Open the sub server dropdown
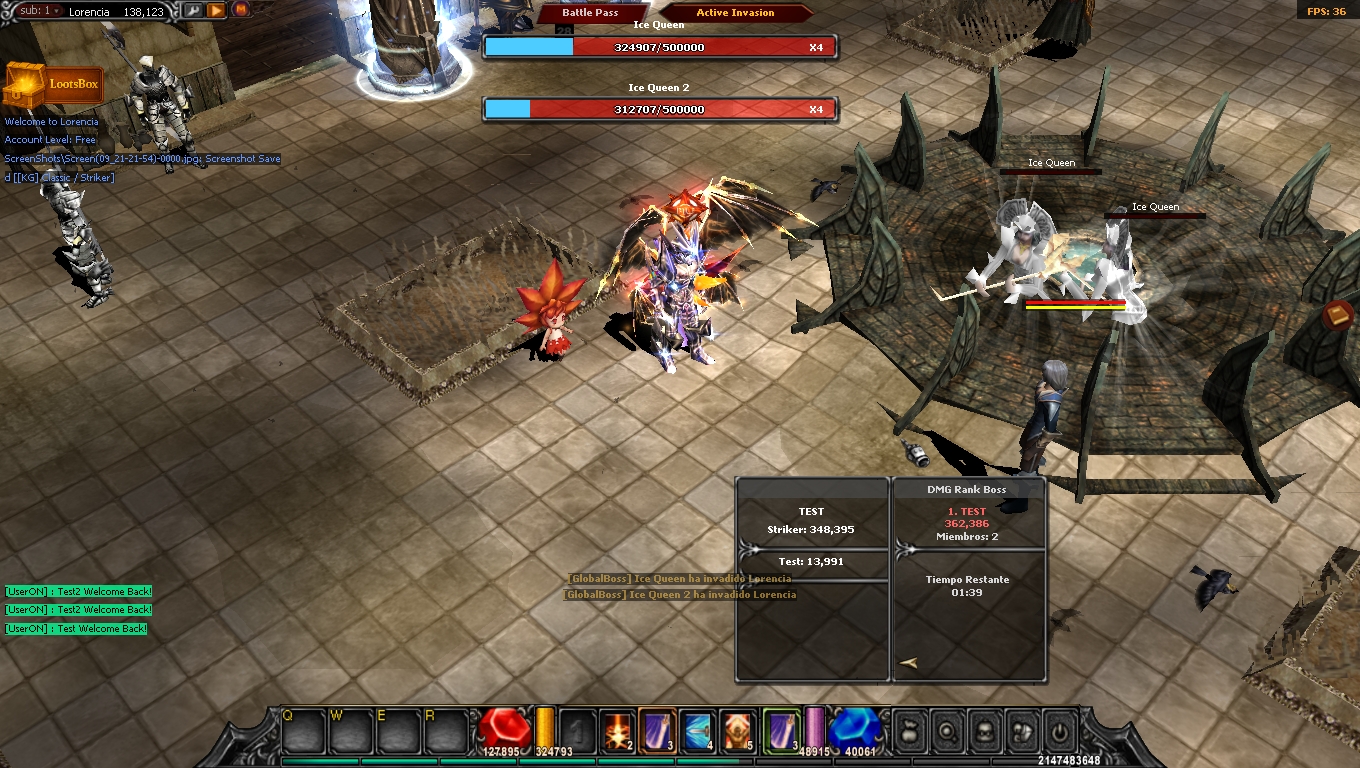1360x768 pixels. click(40, 10)
